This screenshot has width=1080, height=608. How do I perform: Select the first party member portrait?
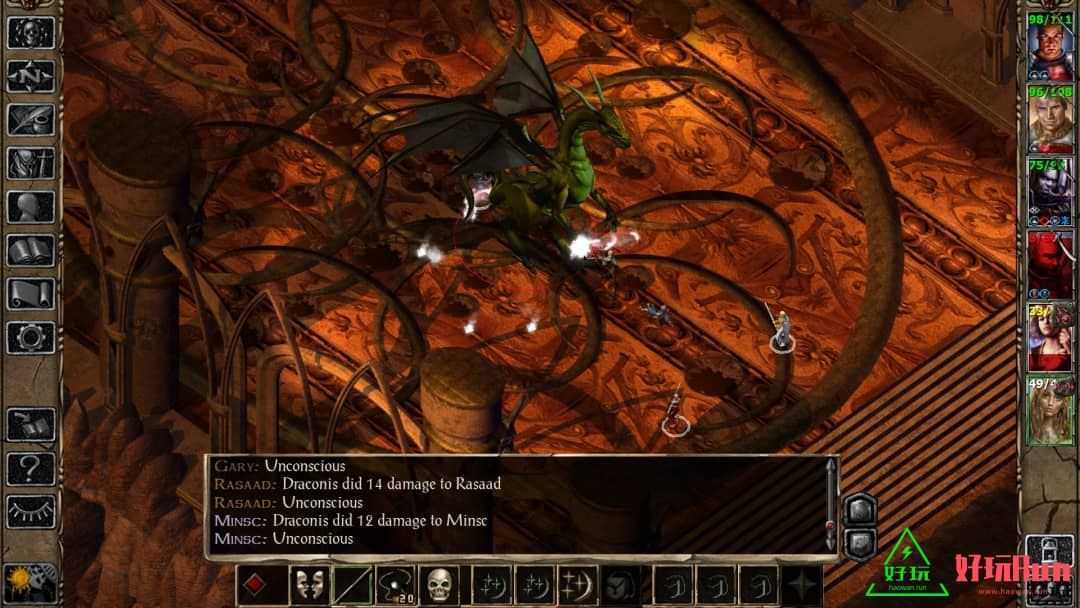point(1050,44)
